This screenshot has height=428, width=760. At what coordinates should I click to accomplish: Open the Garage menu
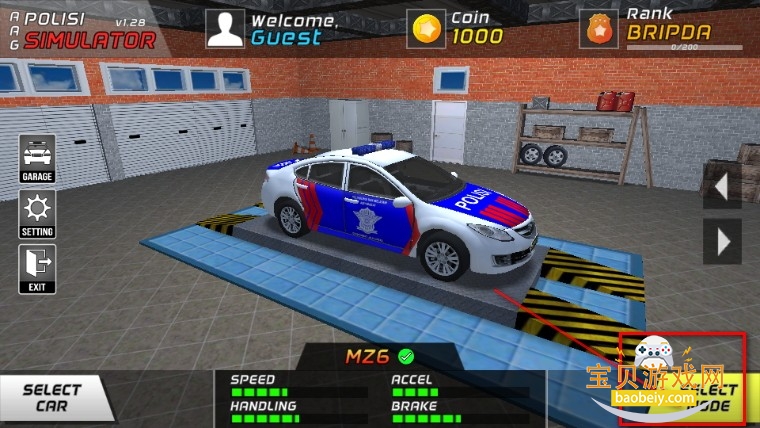click(37, 159)
